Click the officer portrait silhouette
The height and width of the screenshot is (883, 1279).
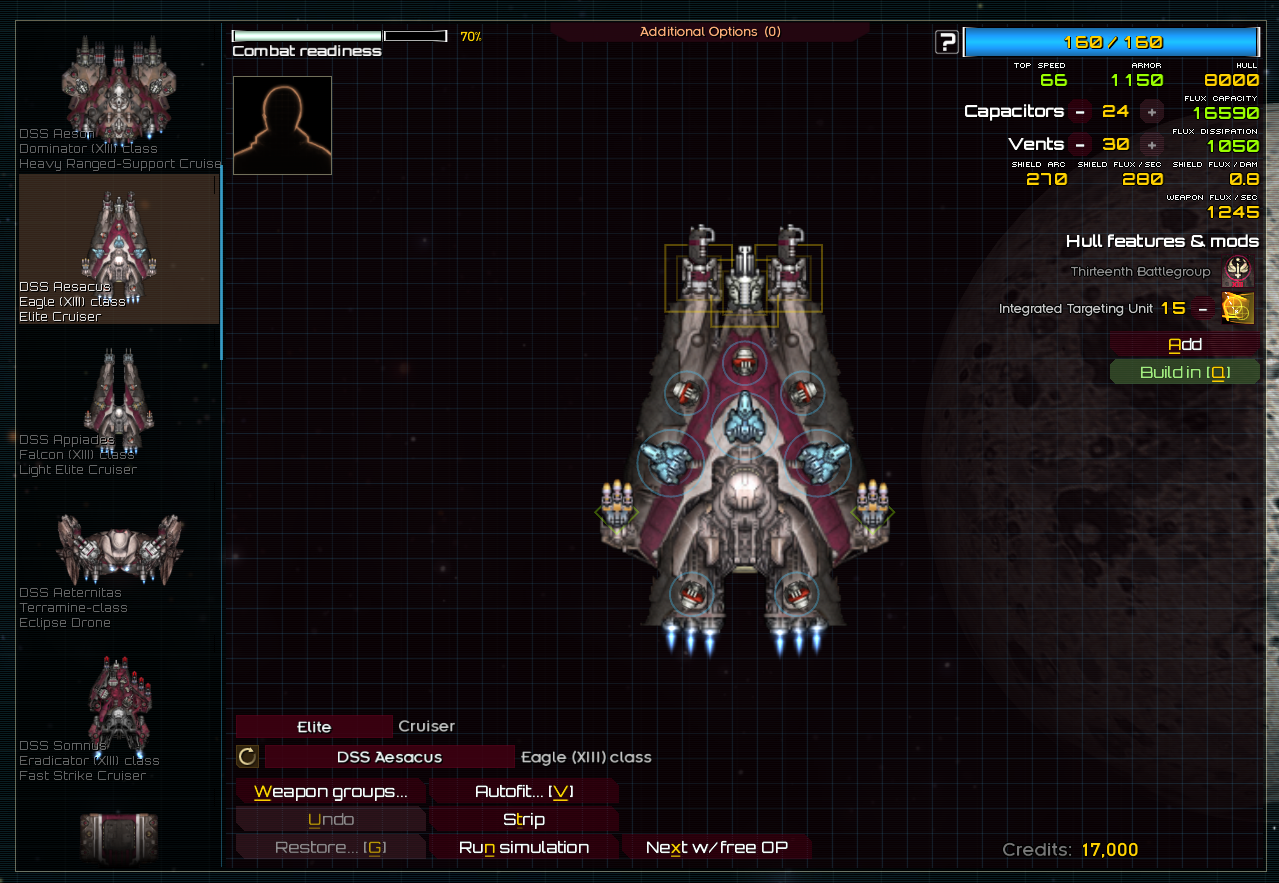pos(282,126)
